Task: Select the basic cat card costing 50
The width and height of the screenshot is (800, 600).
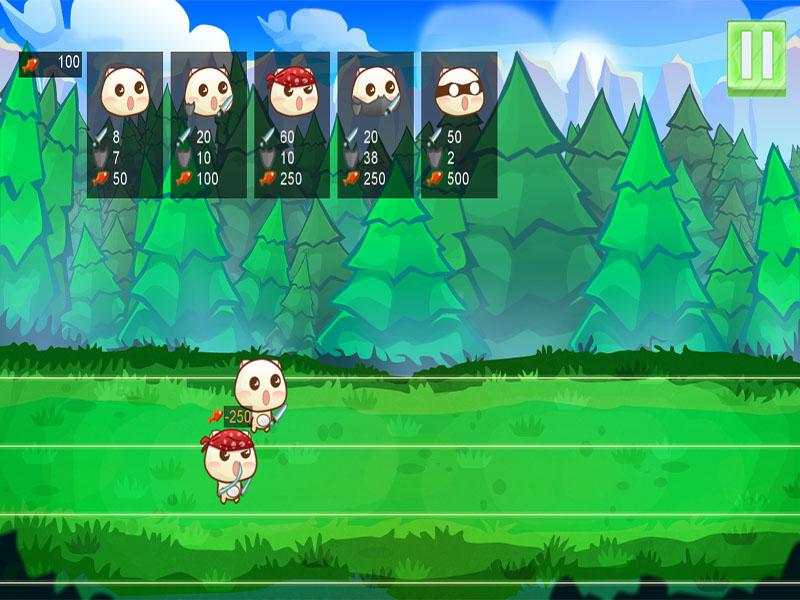Action: coord(125,124)
